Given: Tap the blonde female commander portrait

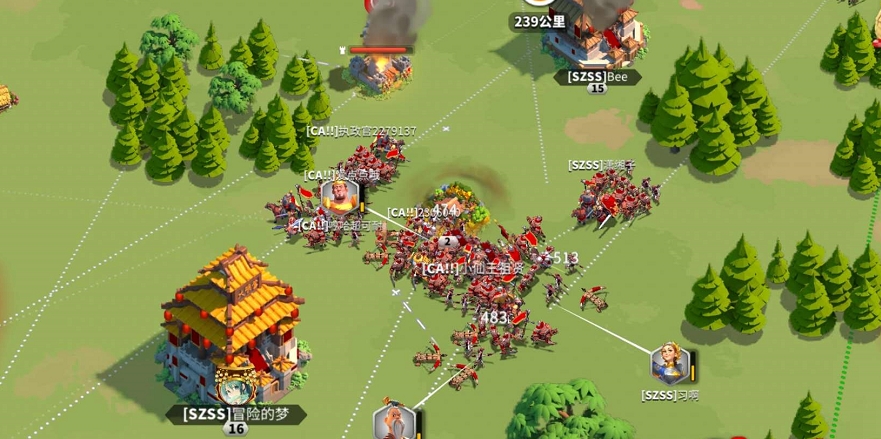Looking at the screenshot, I should click(x=669, y=364).
